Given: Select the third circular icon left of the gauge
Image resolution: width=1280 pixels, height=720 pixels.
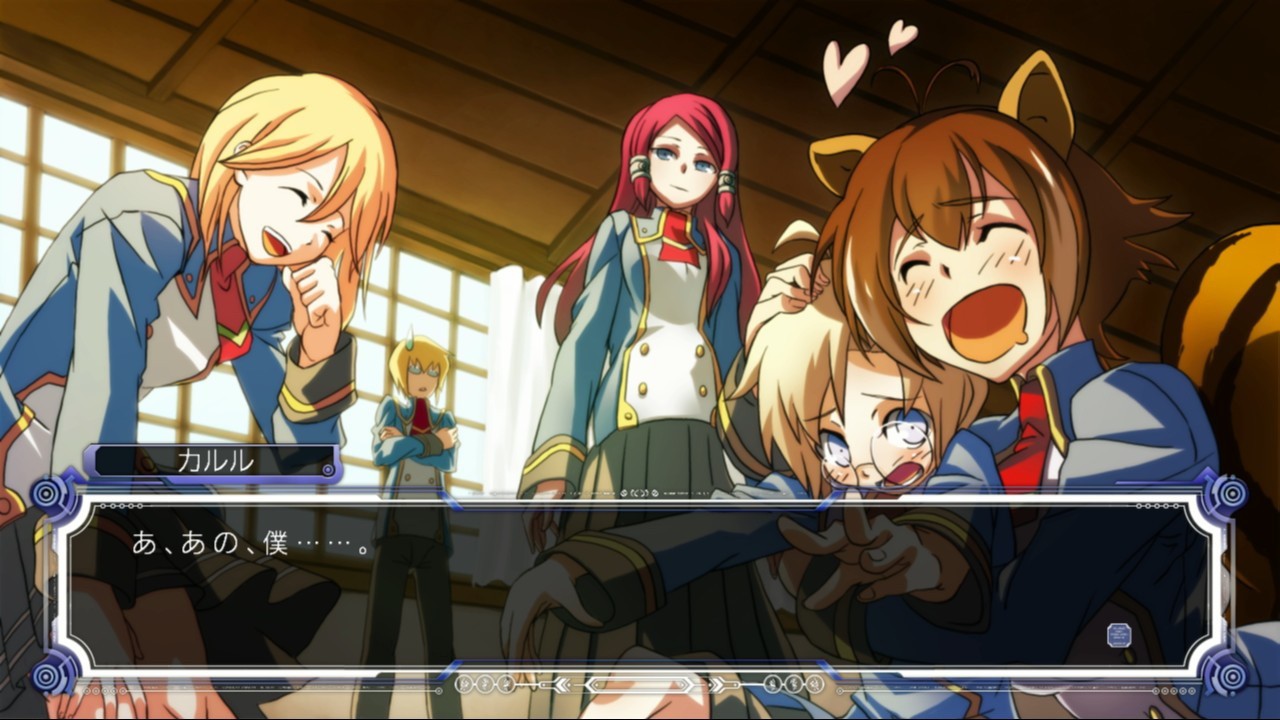Looking at the screenshot, I should coord(506,685).
